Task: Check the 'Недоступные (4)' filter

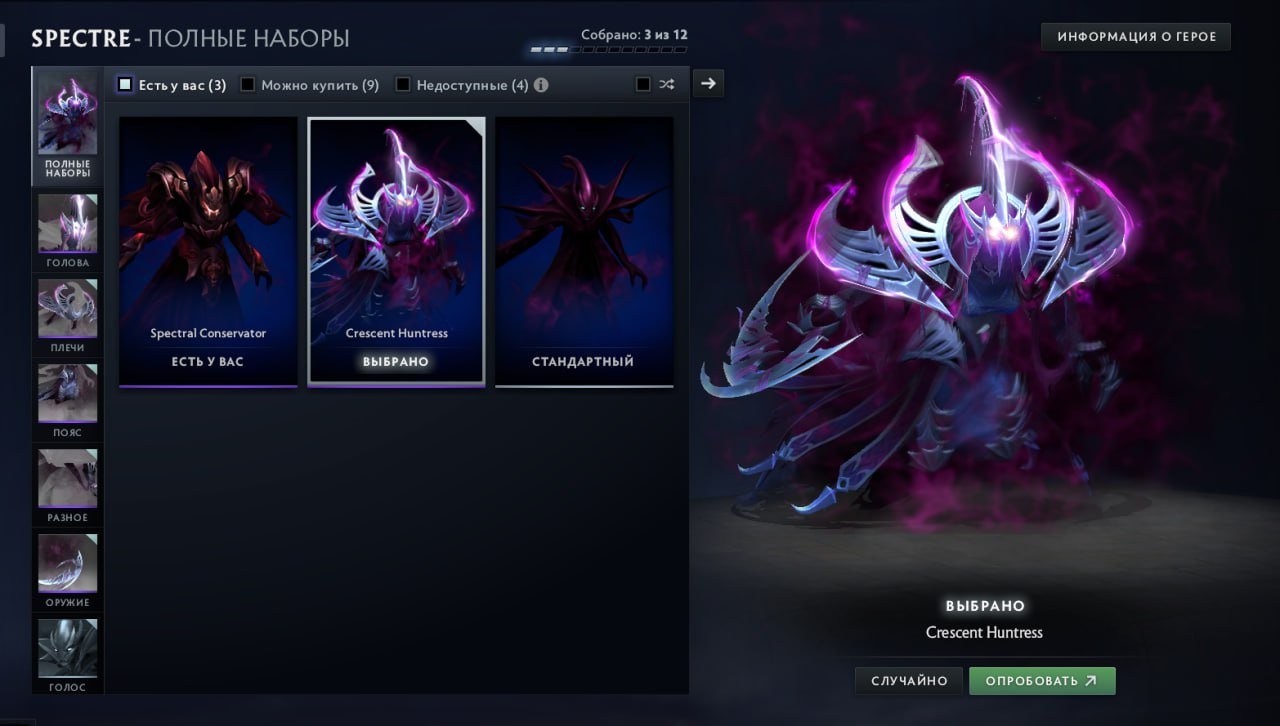Action: (x=403, y=85)
